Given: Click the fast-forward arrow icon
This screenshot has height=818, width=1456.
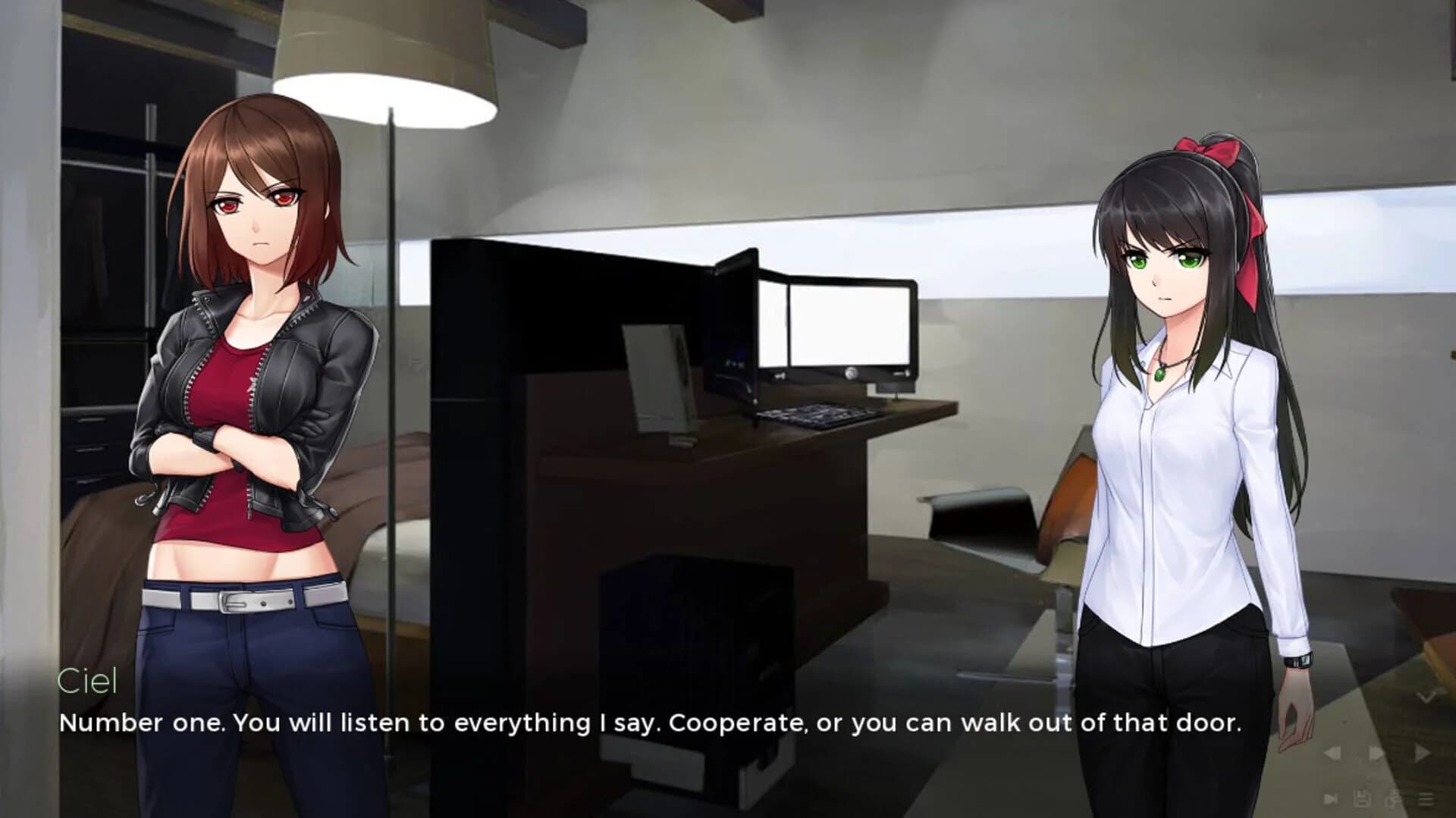Looking at the screenshot, I should 1376,753.
